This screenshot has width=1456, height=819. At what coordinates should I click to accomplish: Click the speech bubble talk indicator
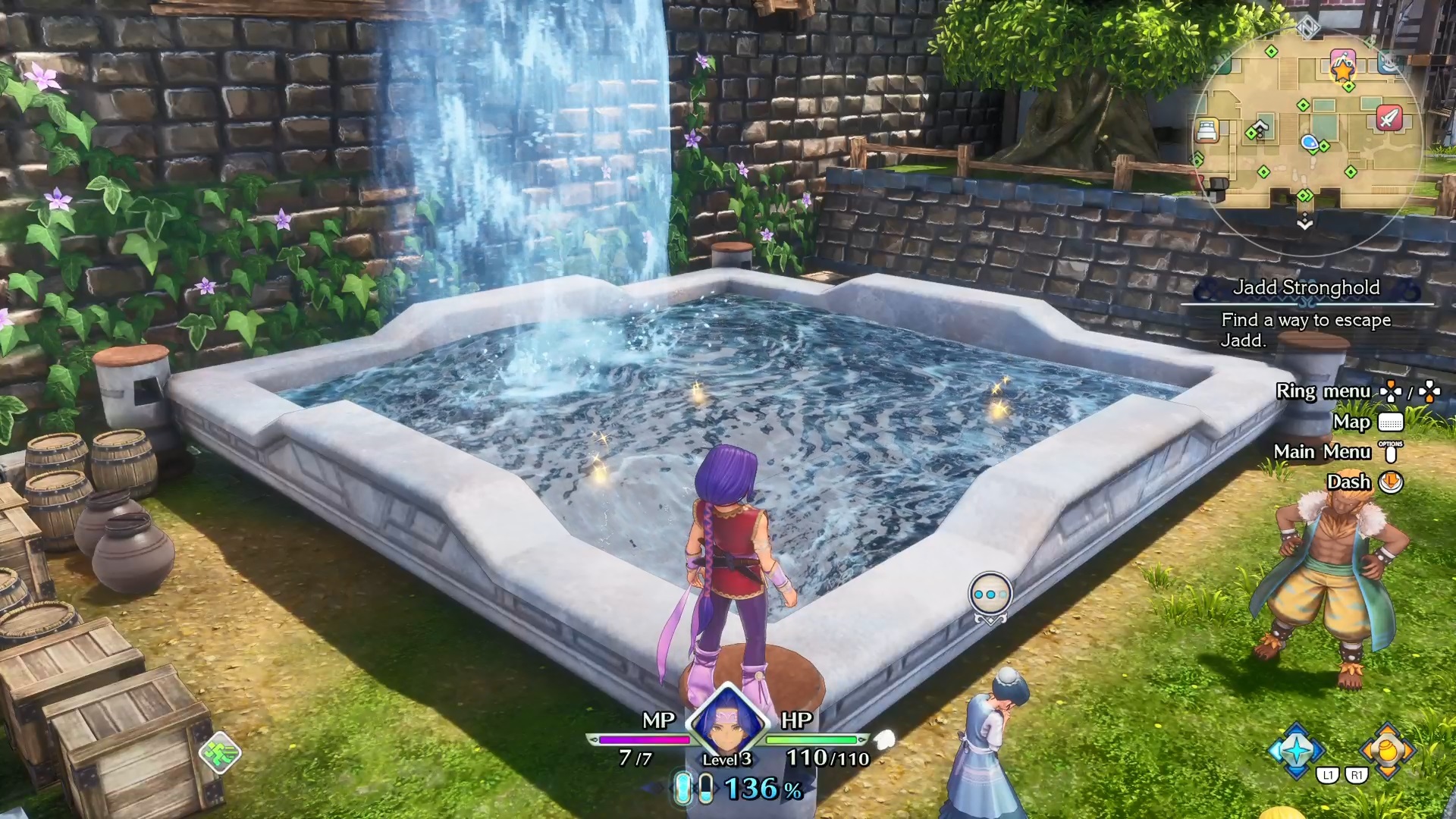[x=990, y=595]
